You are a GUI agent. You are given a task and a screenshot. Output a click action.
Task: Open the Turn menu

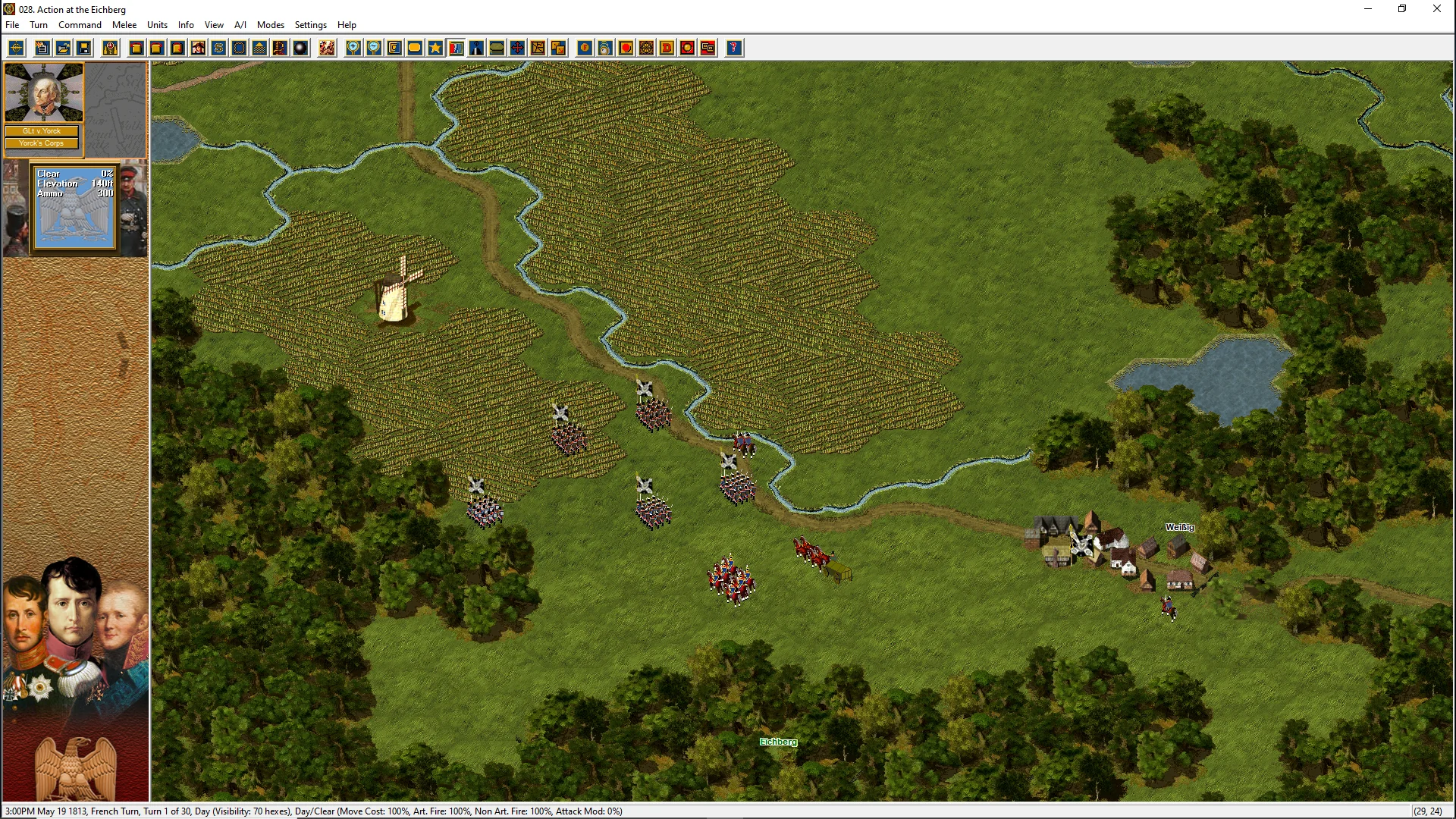click(39, 25)
